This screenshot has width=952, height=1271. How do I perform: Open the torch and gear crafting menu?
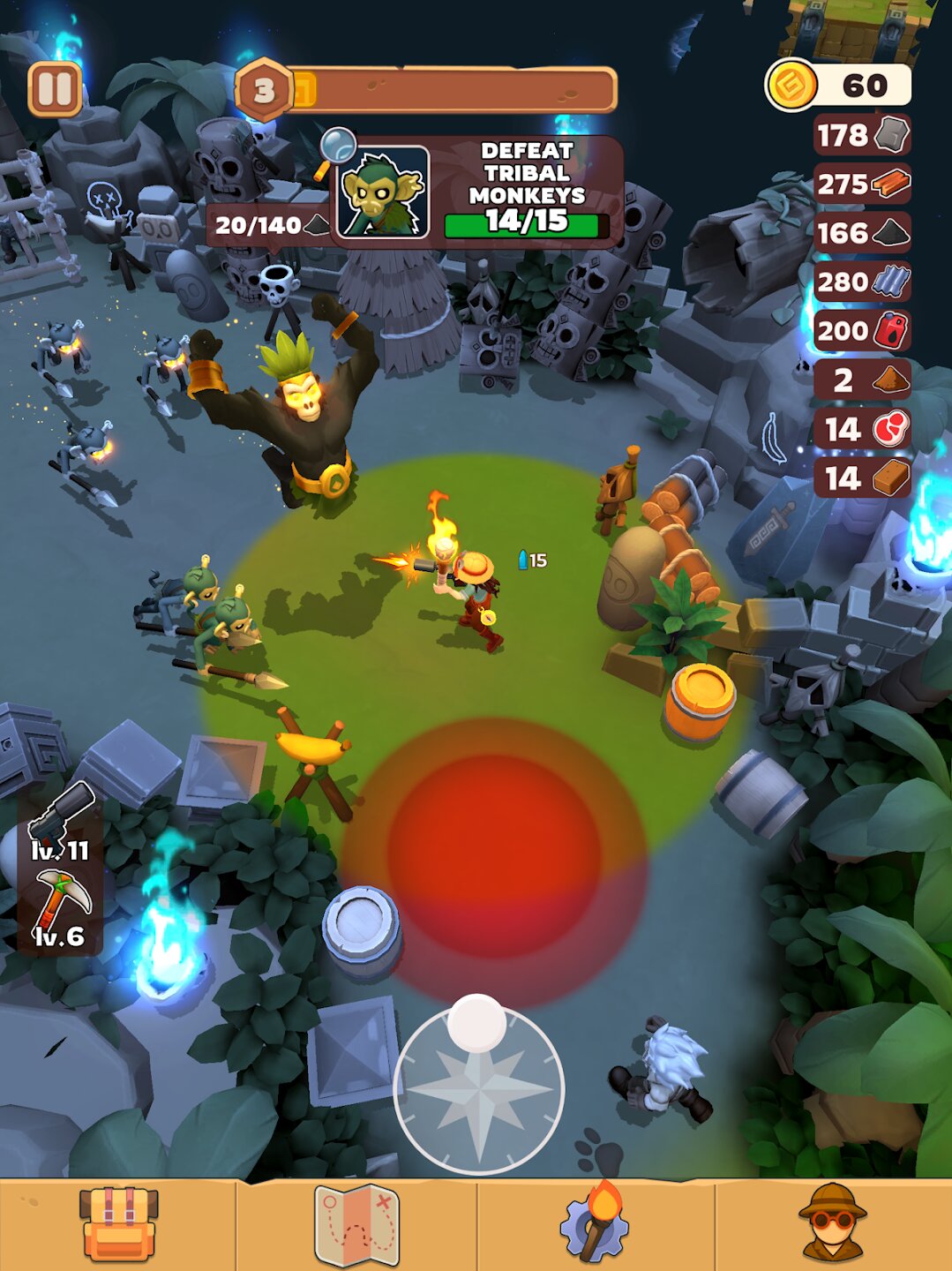point(595,1223)
